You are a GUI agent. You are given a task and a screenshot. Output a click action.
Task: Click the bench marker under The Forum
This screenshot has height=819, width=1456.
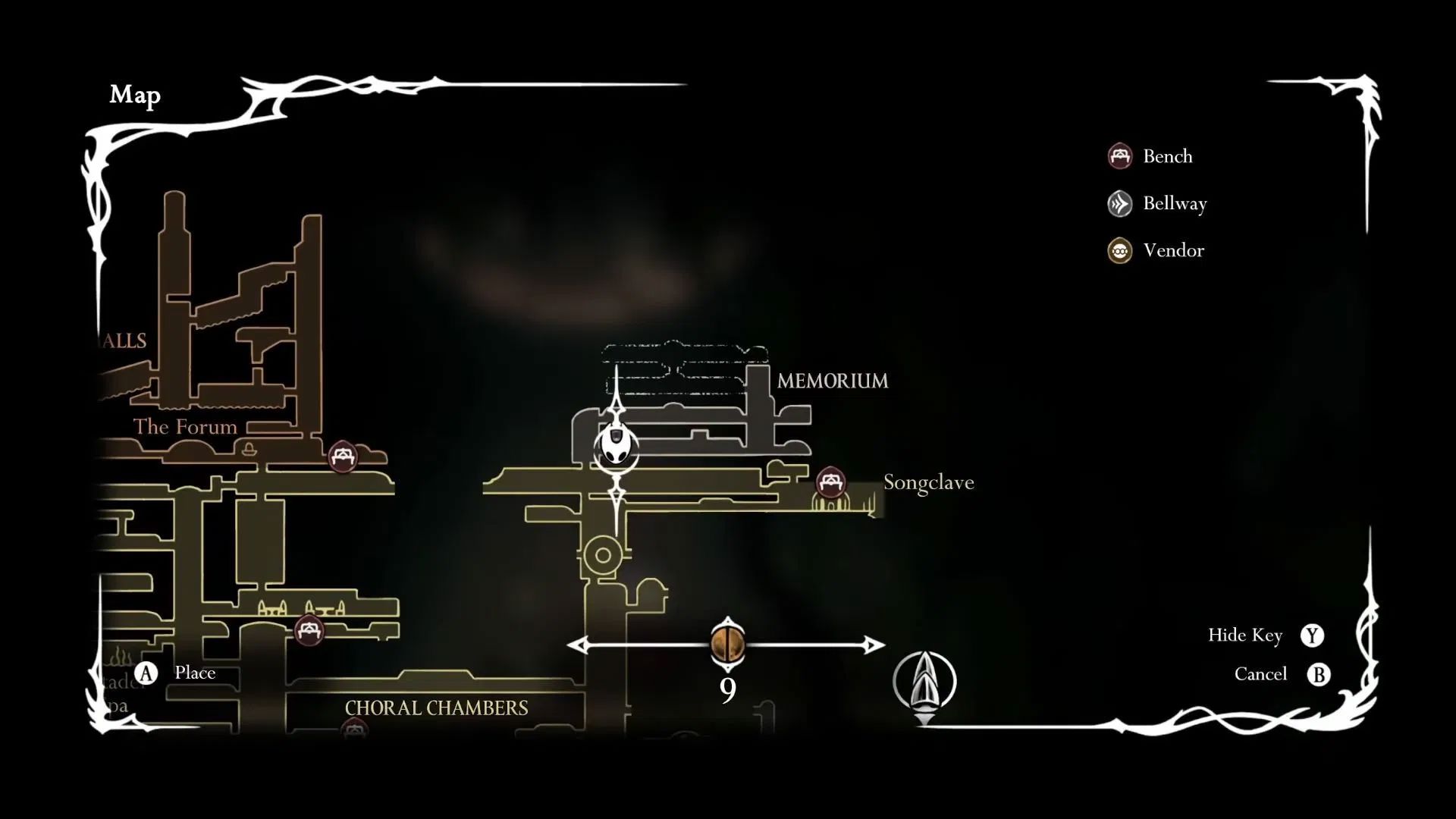pyautogui.click(x=342, y=457)
